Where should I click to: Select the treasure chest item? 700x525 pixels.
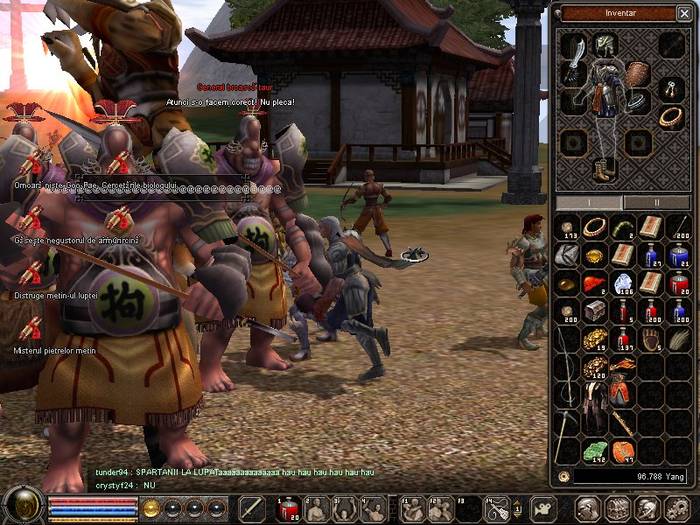coord(595,311)
